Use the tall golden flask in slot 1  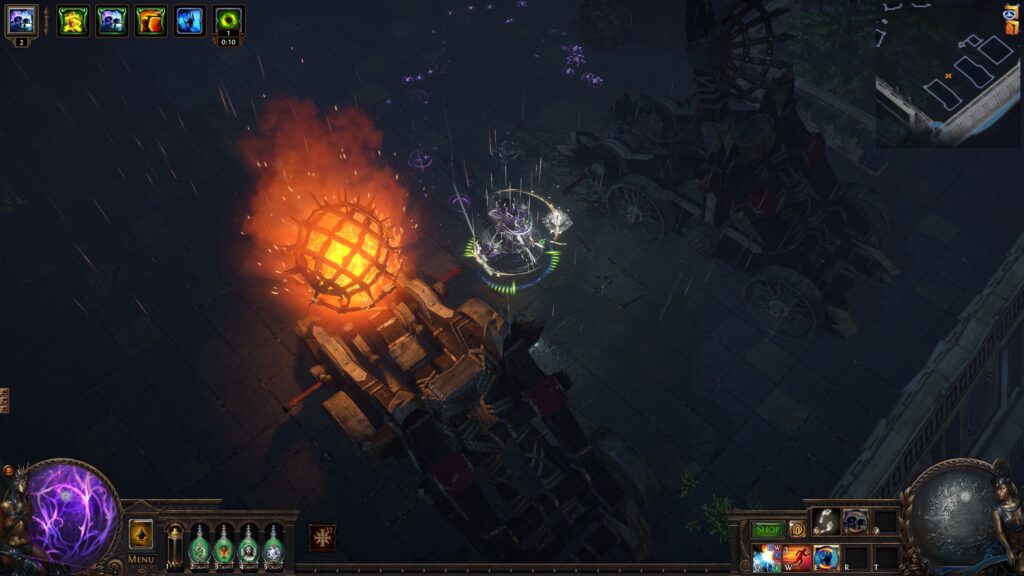coord(175,546)
